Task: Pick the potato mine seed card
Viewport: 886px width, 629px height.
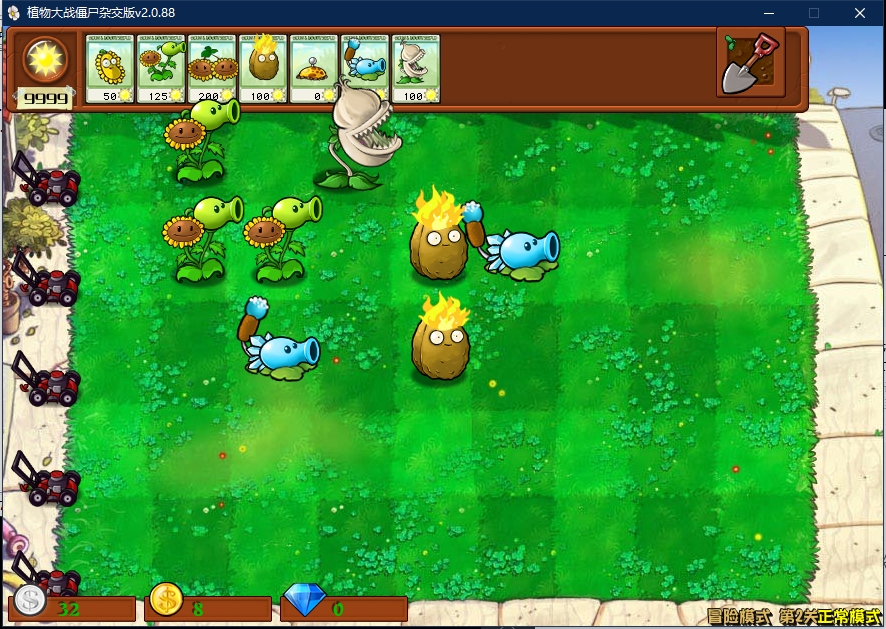Action: click(x=314, y=68)
